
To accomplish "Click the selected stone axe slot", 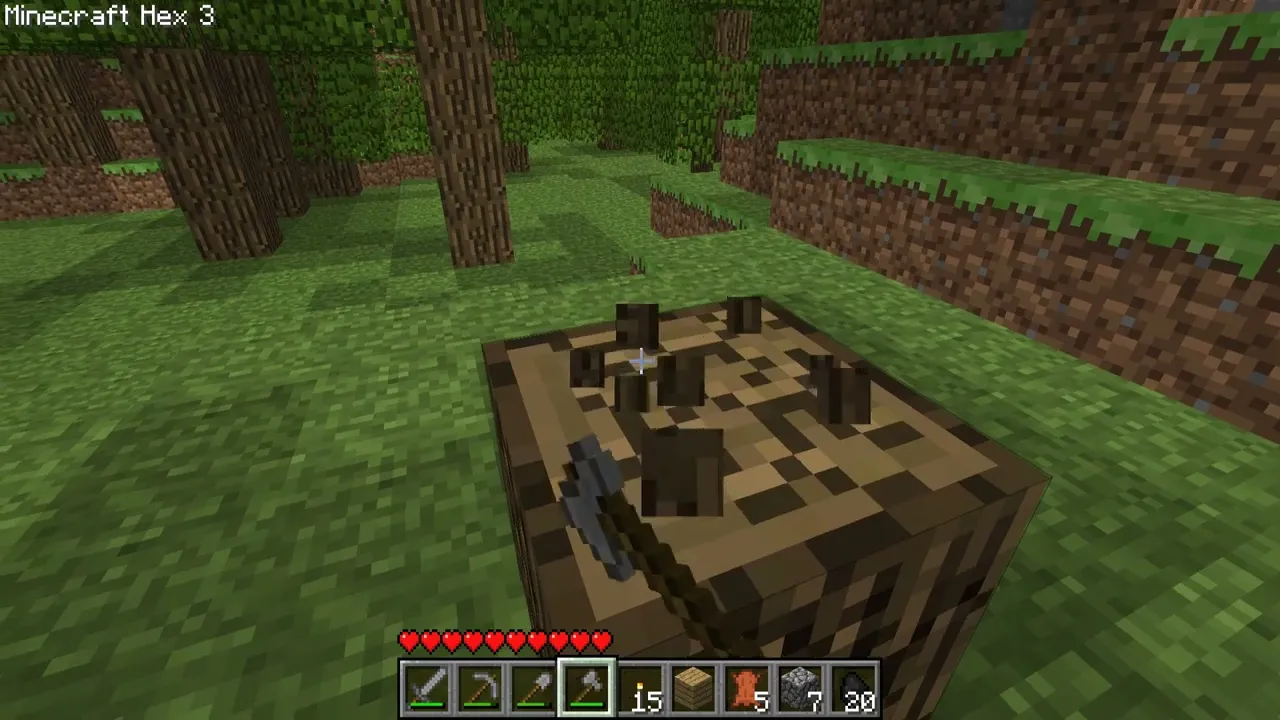I will coord(587,688).
